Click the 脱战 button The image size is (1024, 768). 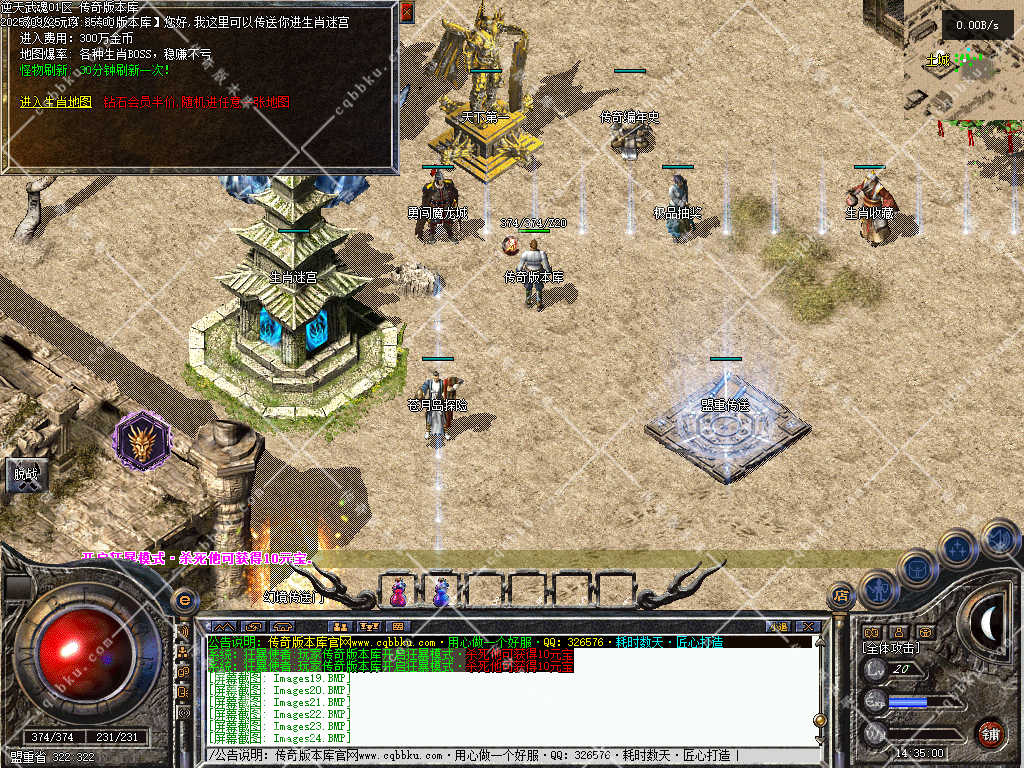click(x=25, y=475)
